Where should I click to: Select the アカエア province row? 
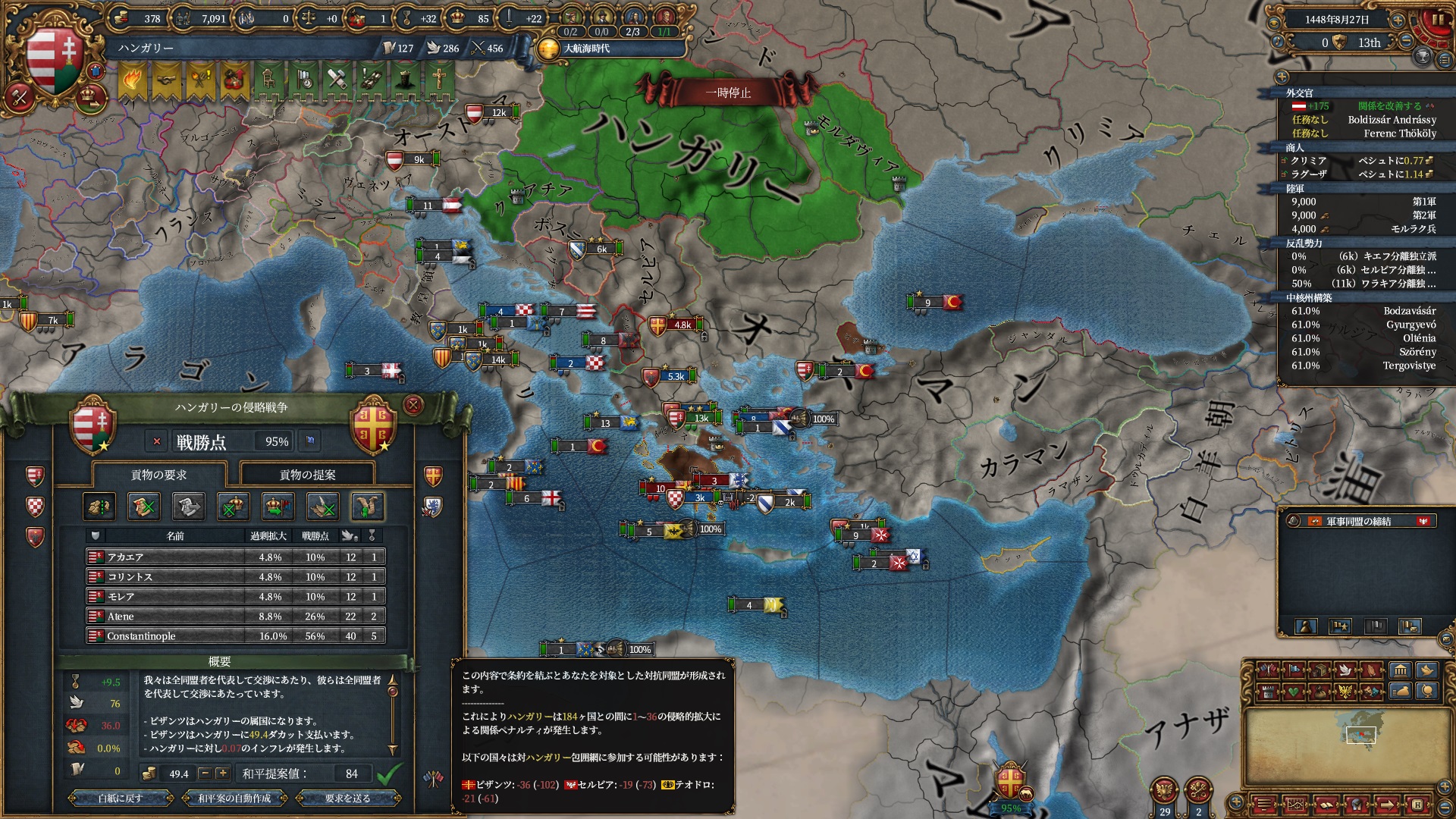click(235, 557)
